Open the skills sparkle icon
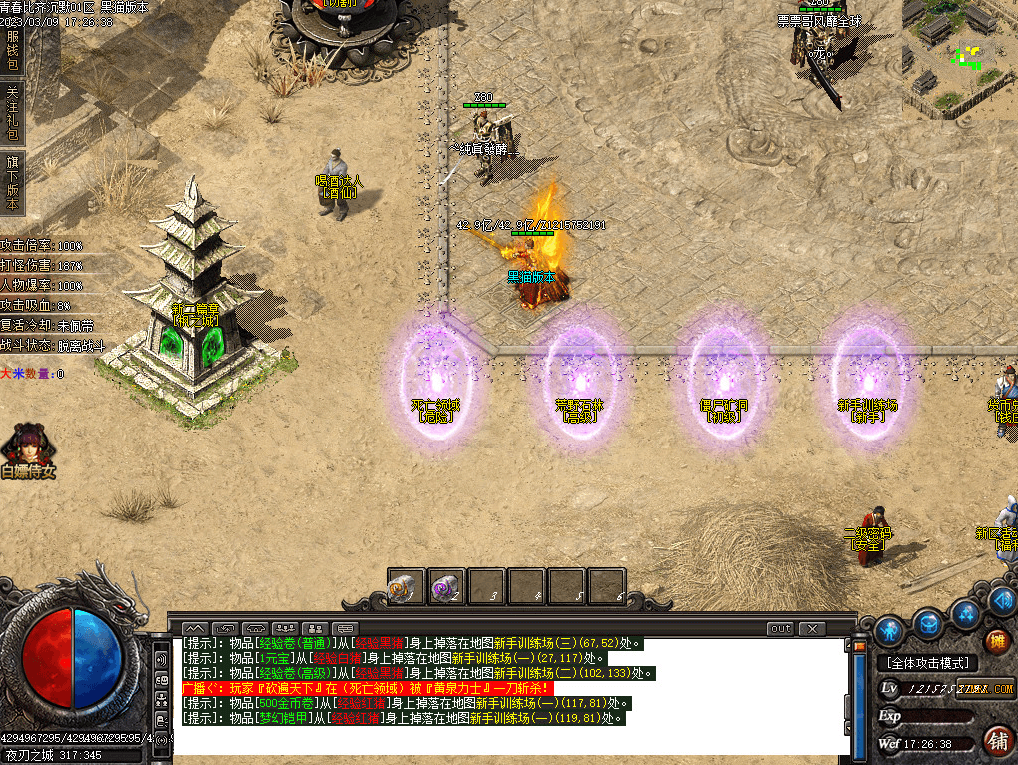Screen dimensions: 1018x765 [x=965, y=612]
